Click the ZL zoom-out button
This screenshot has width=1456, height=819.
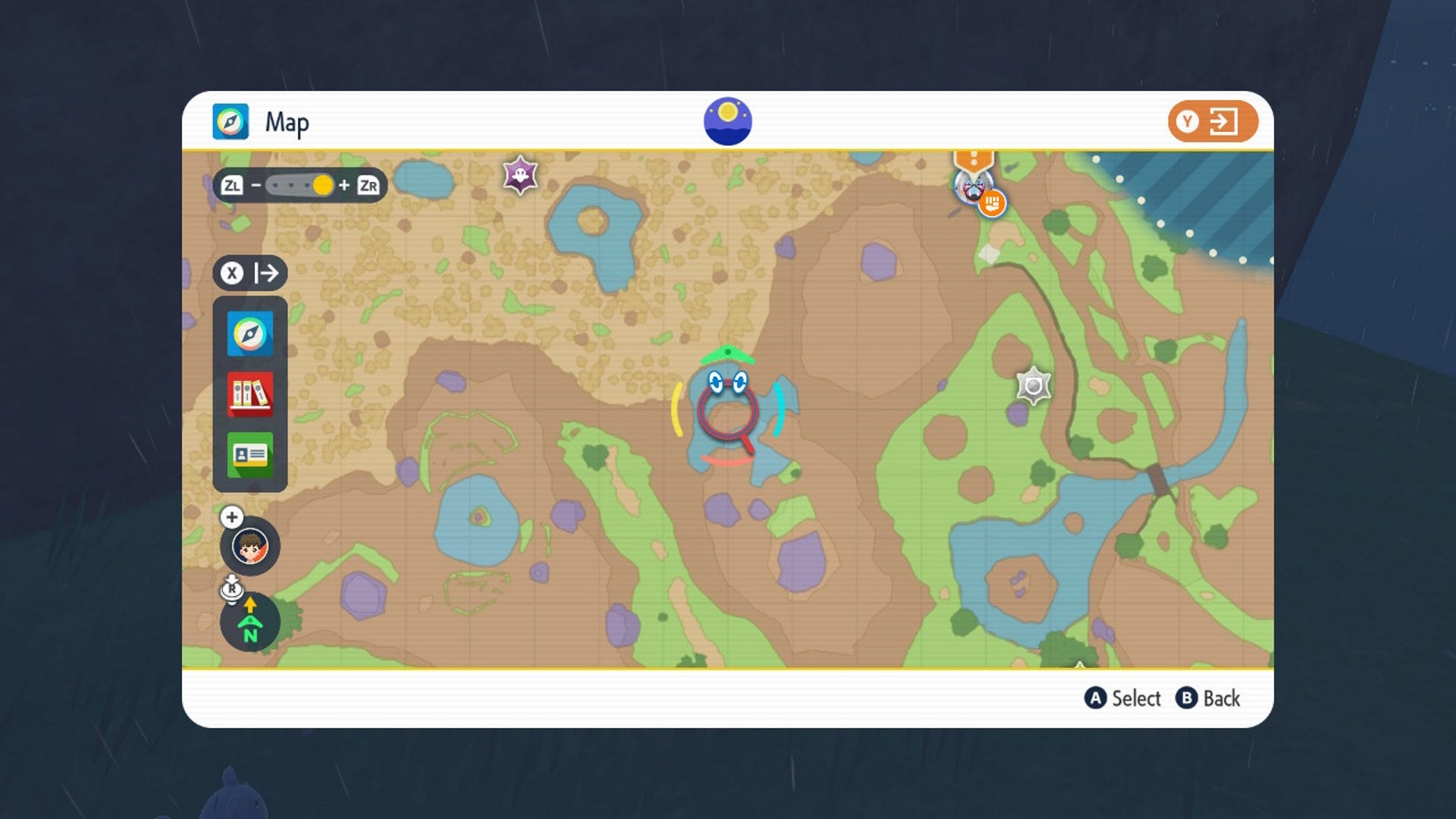[x=233, y=184]
